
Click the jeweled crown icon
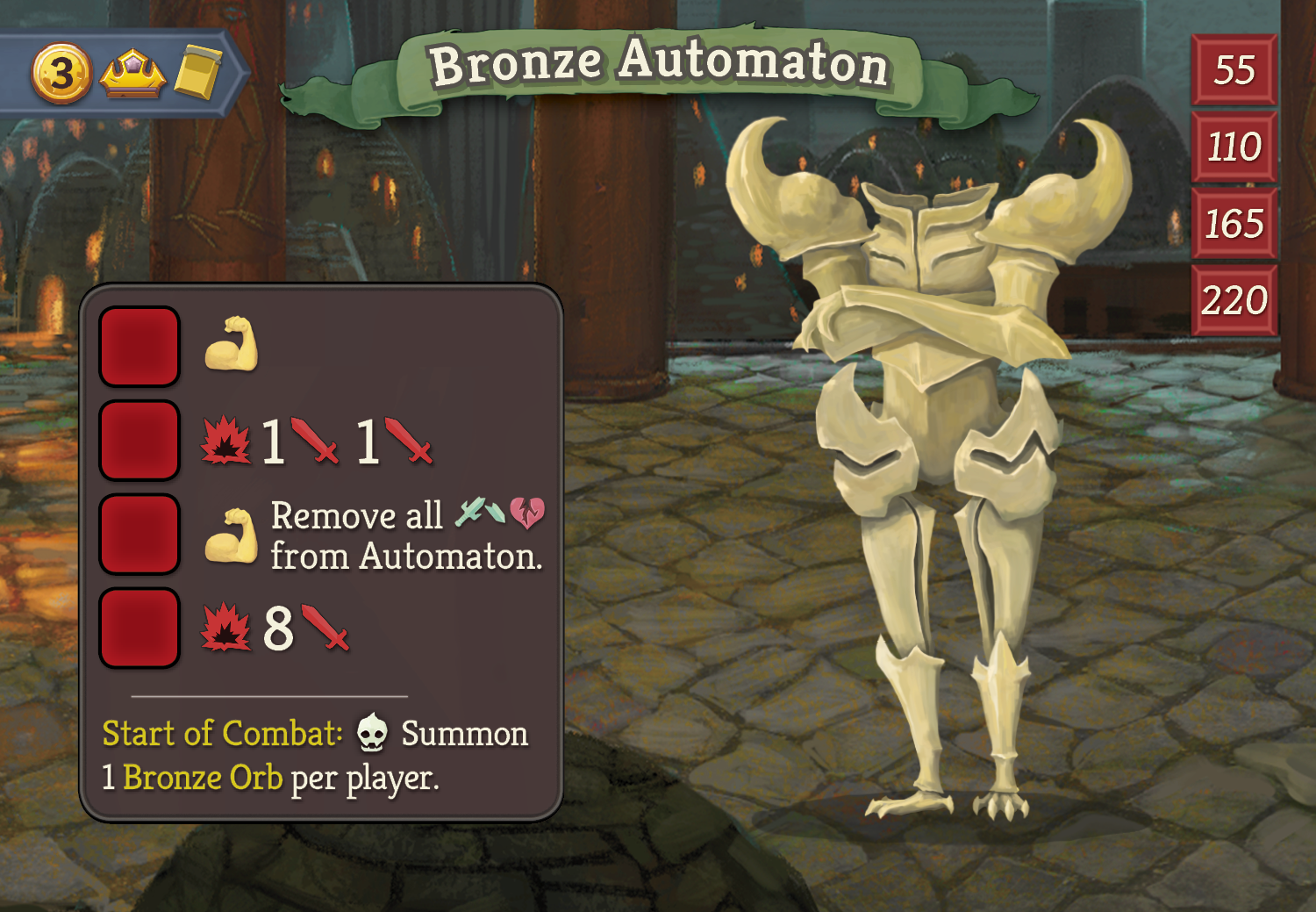pos(132,74)
